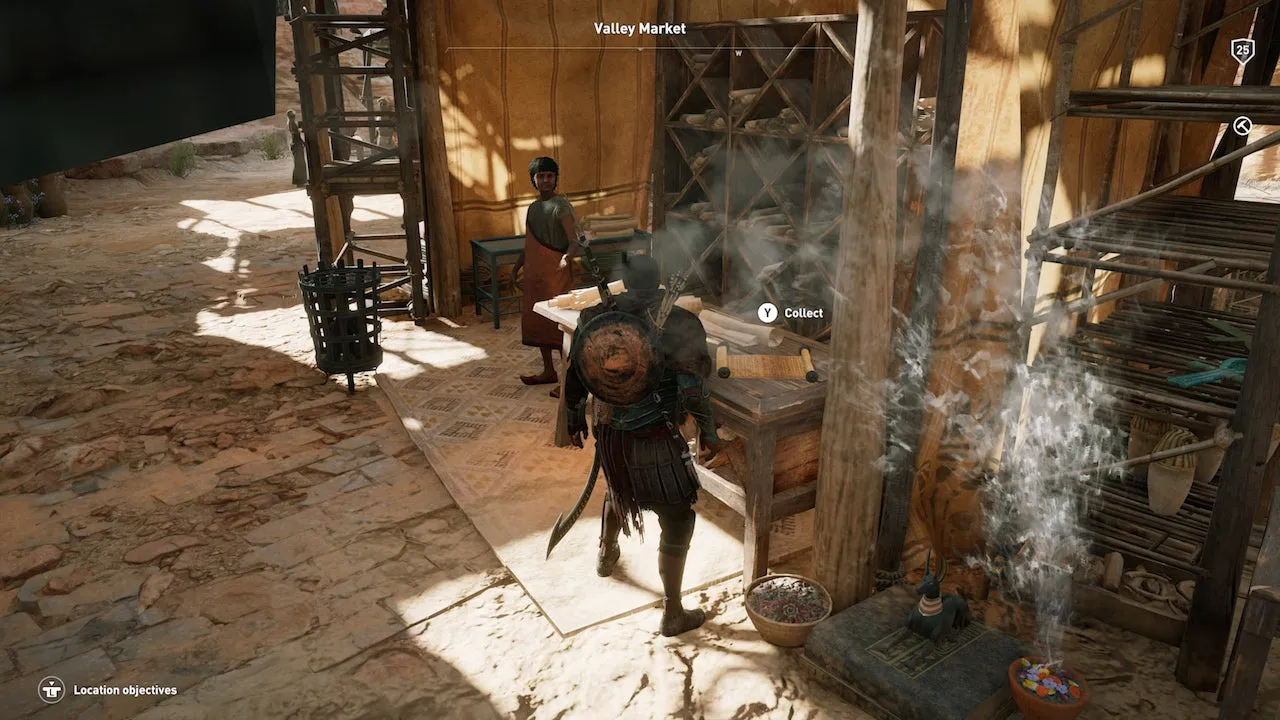Select the circular arrow icon below the level badge
This screenshot has height=720, width=1280.
pyautogui.click(x=1242, y=125)
